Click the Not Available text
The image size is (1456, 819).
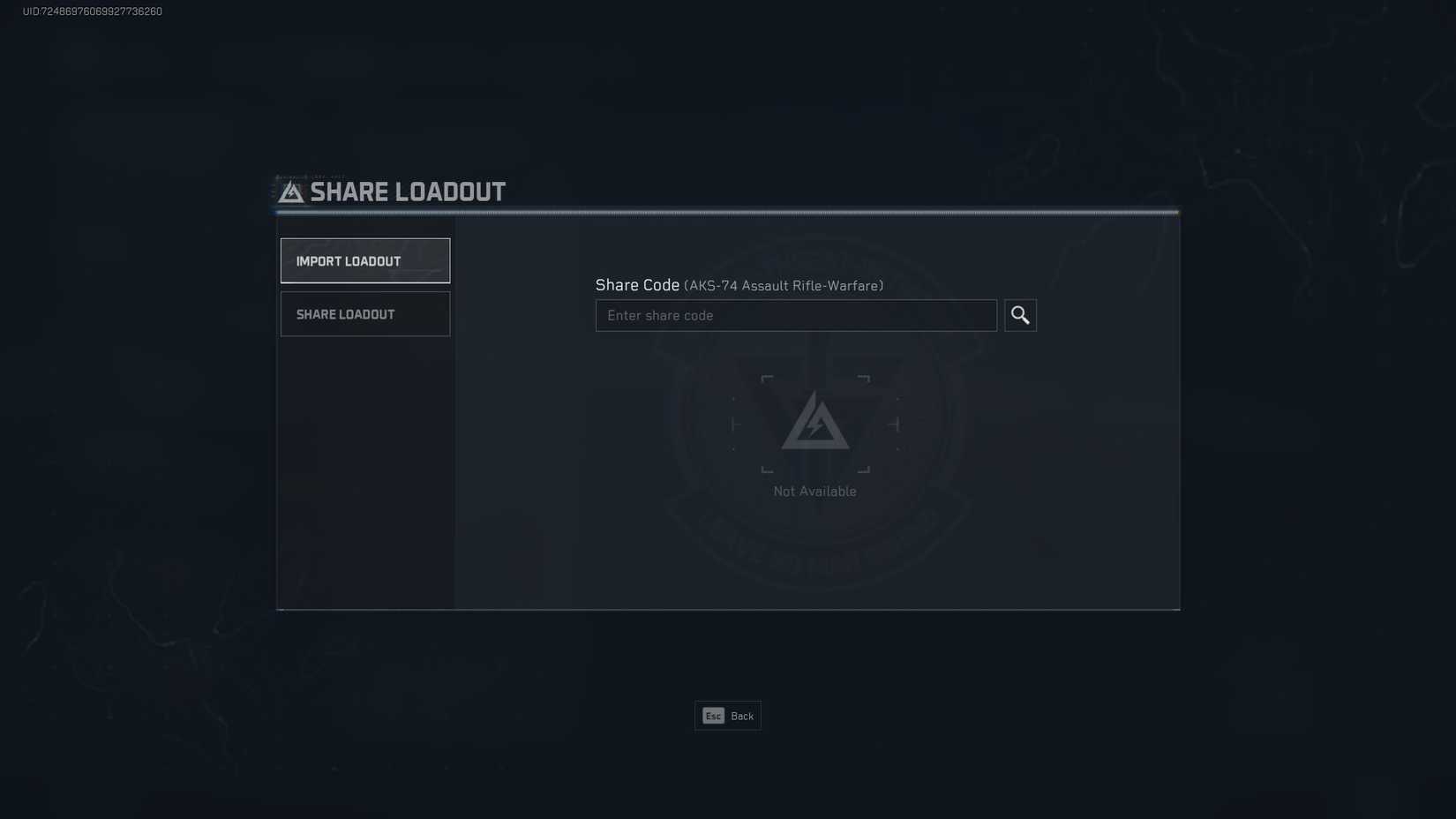(x=814, y=491)
